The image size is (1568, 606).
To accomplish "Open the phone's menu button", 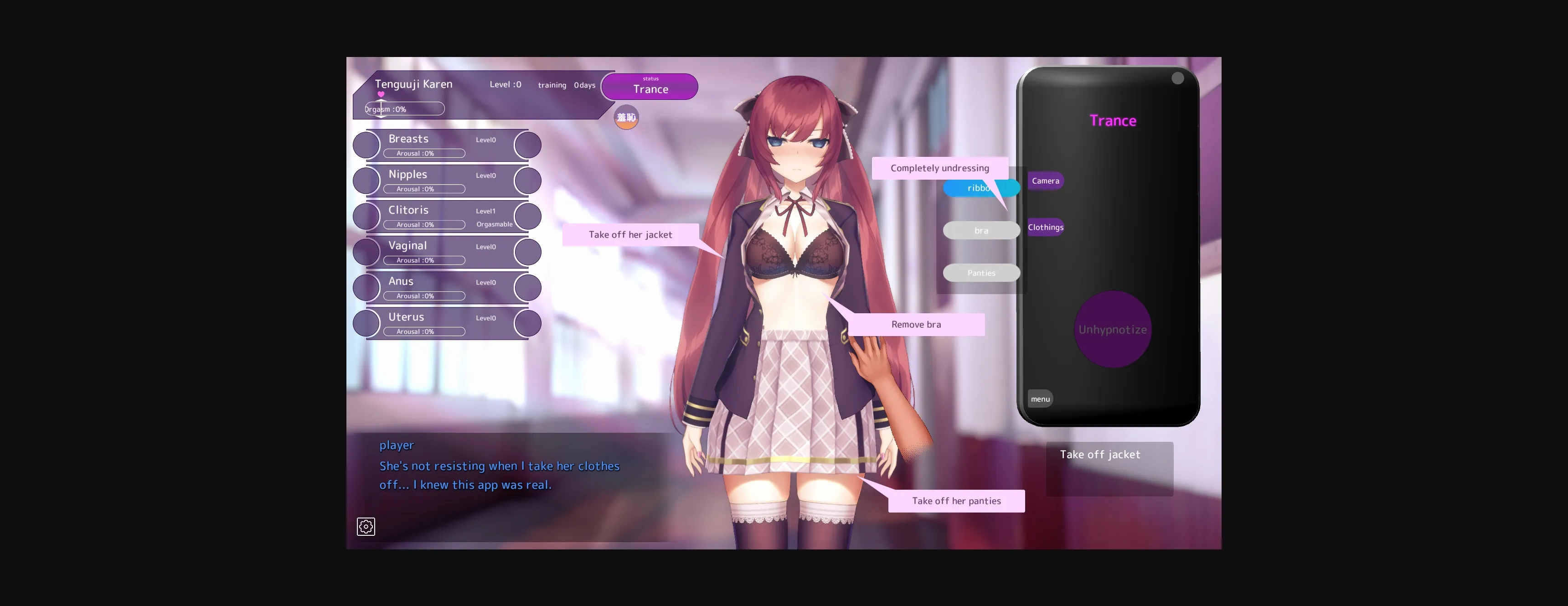I will tap(1040, 399).
